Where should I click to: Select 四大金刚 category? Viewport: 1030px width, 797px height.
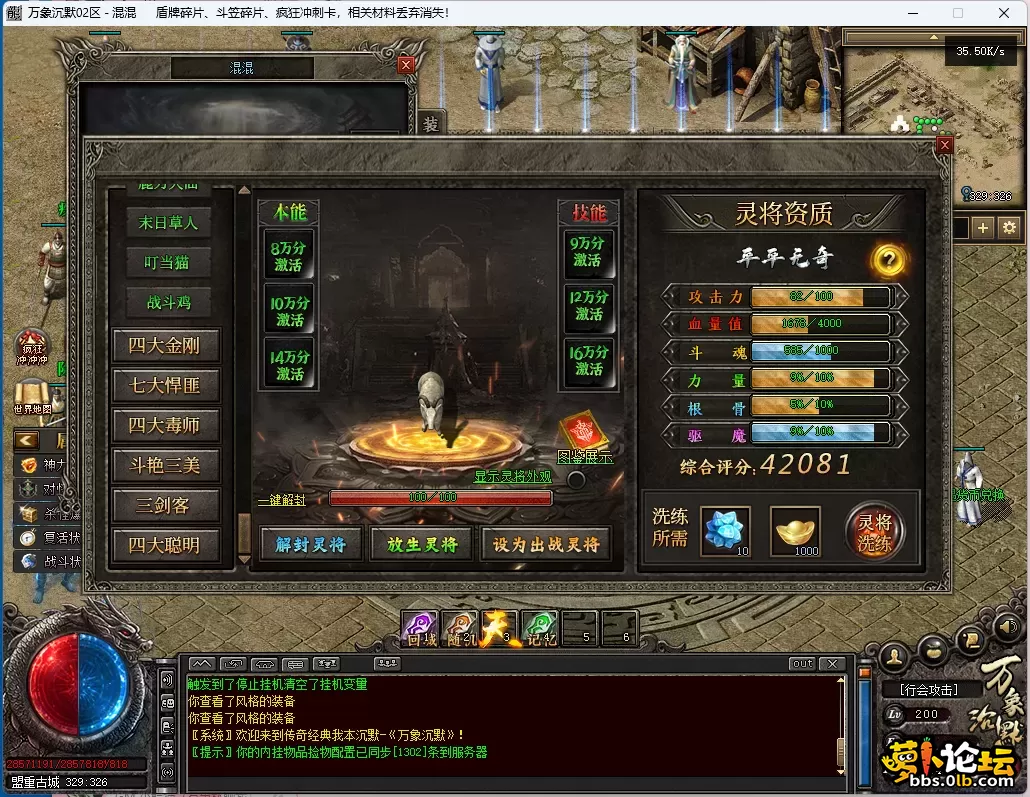pyautogui.click(x=165, y=346)
